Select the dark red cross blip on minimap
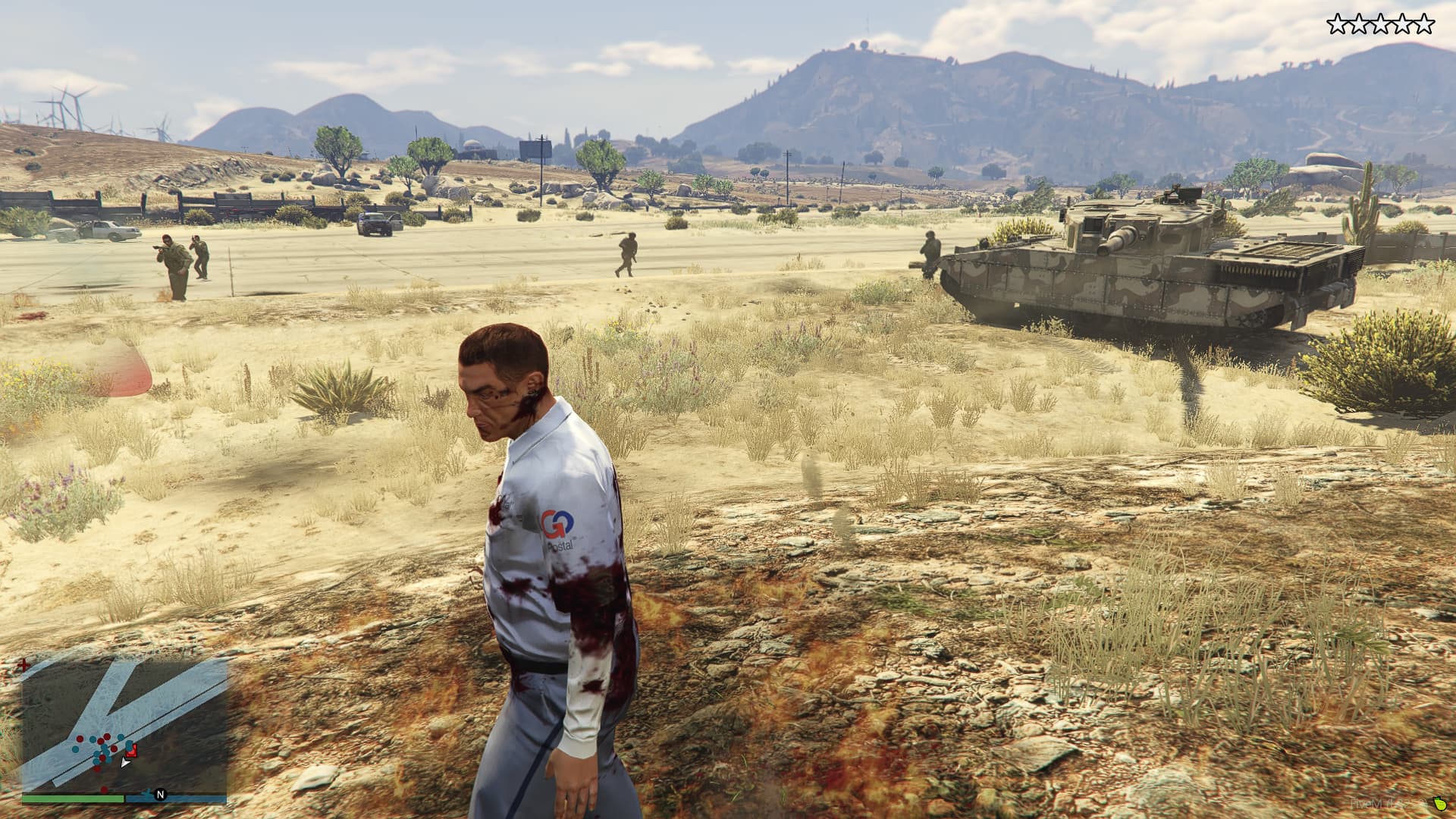 (25, 665)
